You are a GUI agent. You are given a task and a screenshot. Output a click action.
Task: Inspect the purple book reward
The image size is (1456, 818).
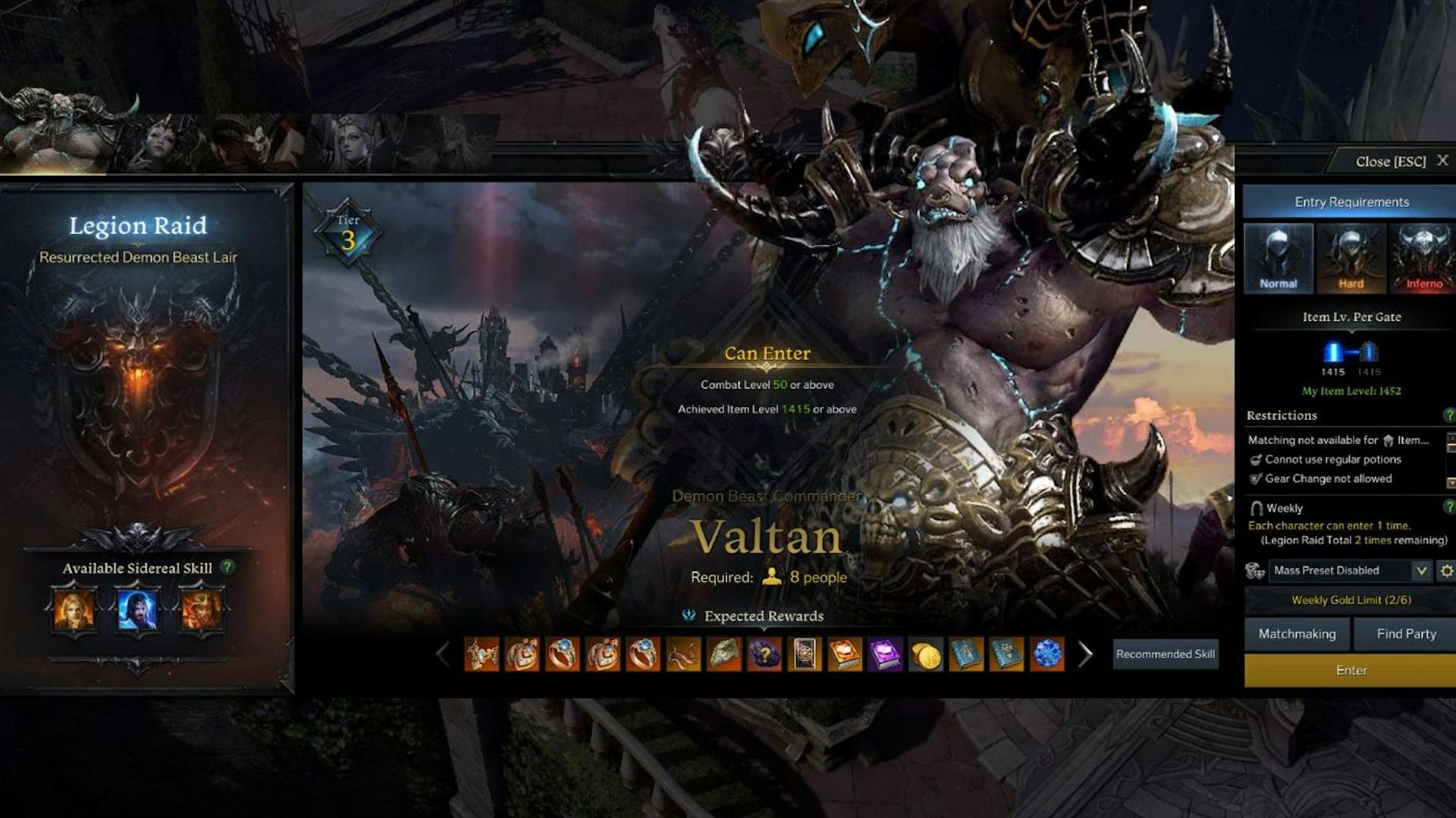885,654
